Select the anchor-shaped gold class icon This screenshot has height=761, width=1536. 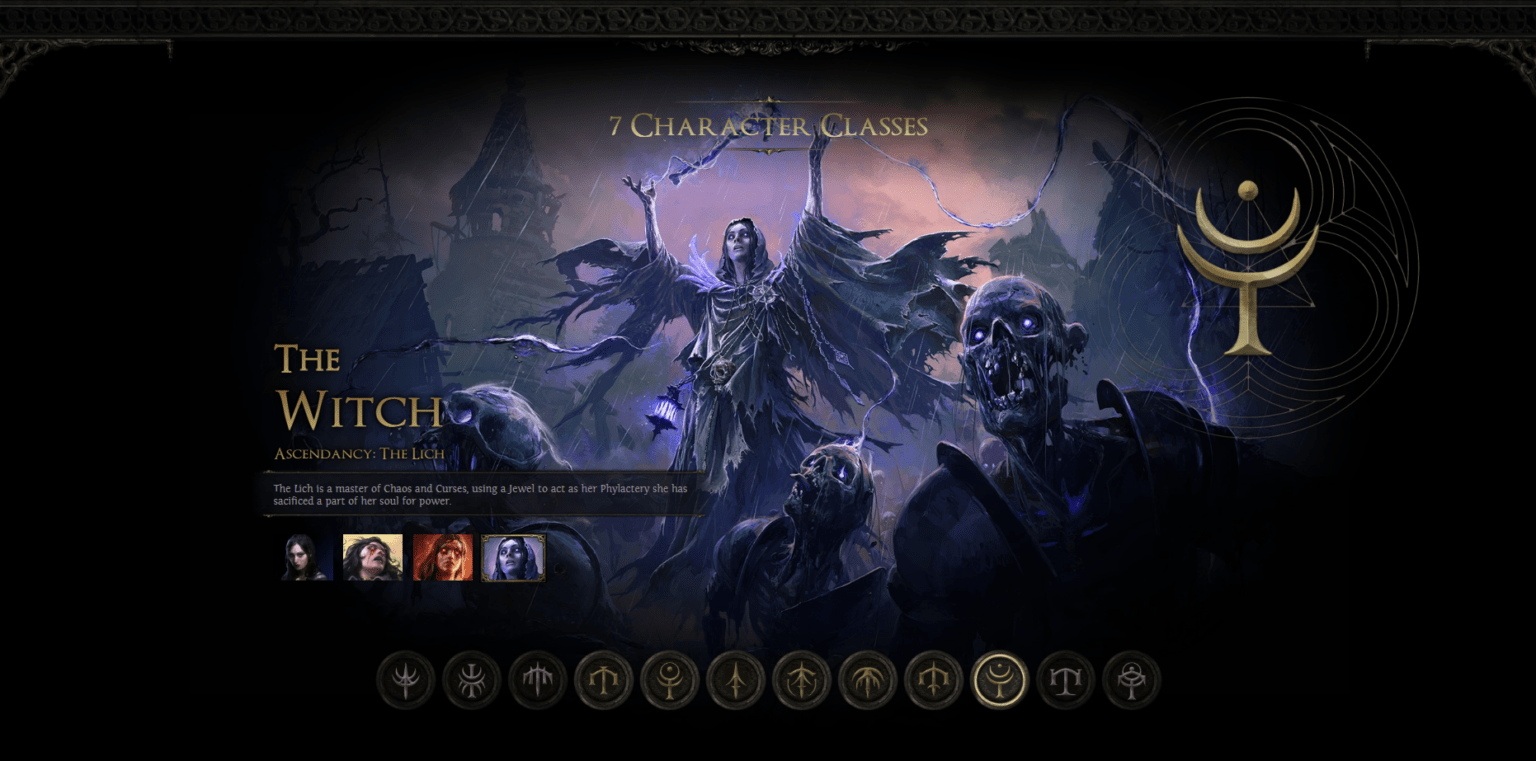pos(933,679)
